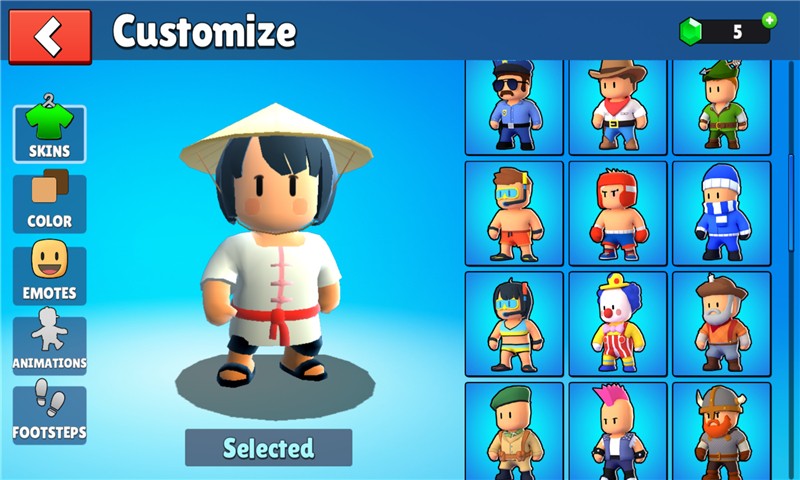This screenshot has width=800, height=480.
Task: Add gems with the green plus button
Action: click(769, 20)
